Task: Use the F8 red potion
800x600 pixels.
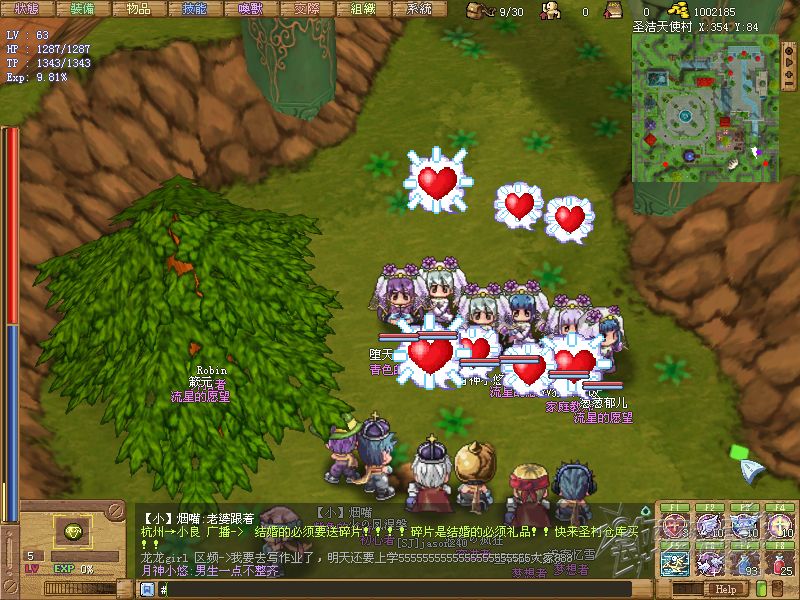Action: [780, 563]
